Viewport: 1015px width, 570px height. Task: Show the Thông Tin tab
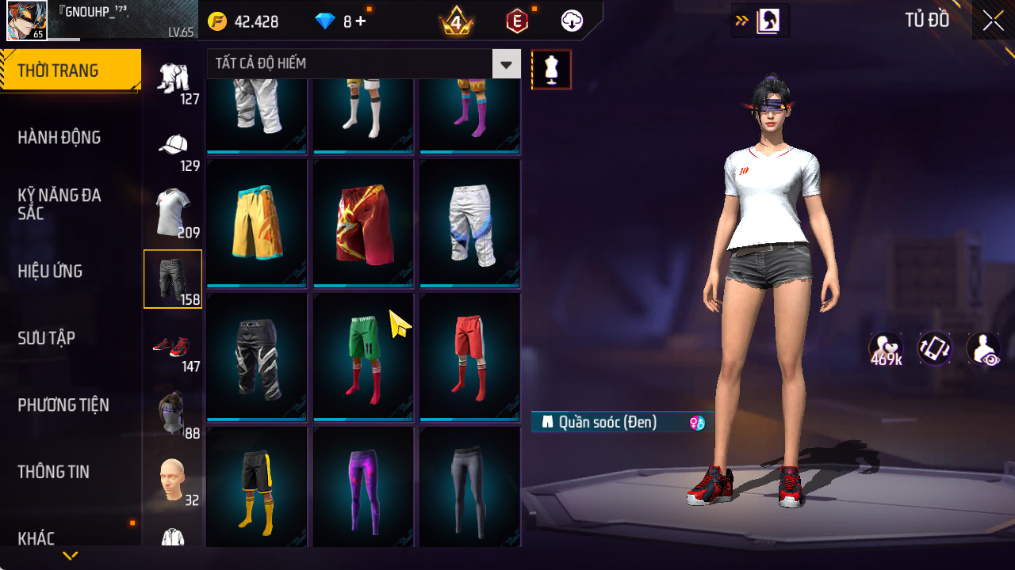53,471
